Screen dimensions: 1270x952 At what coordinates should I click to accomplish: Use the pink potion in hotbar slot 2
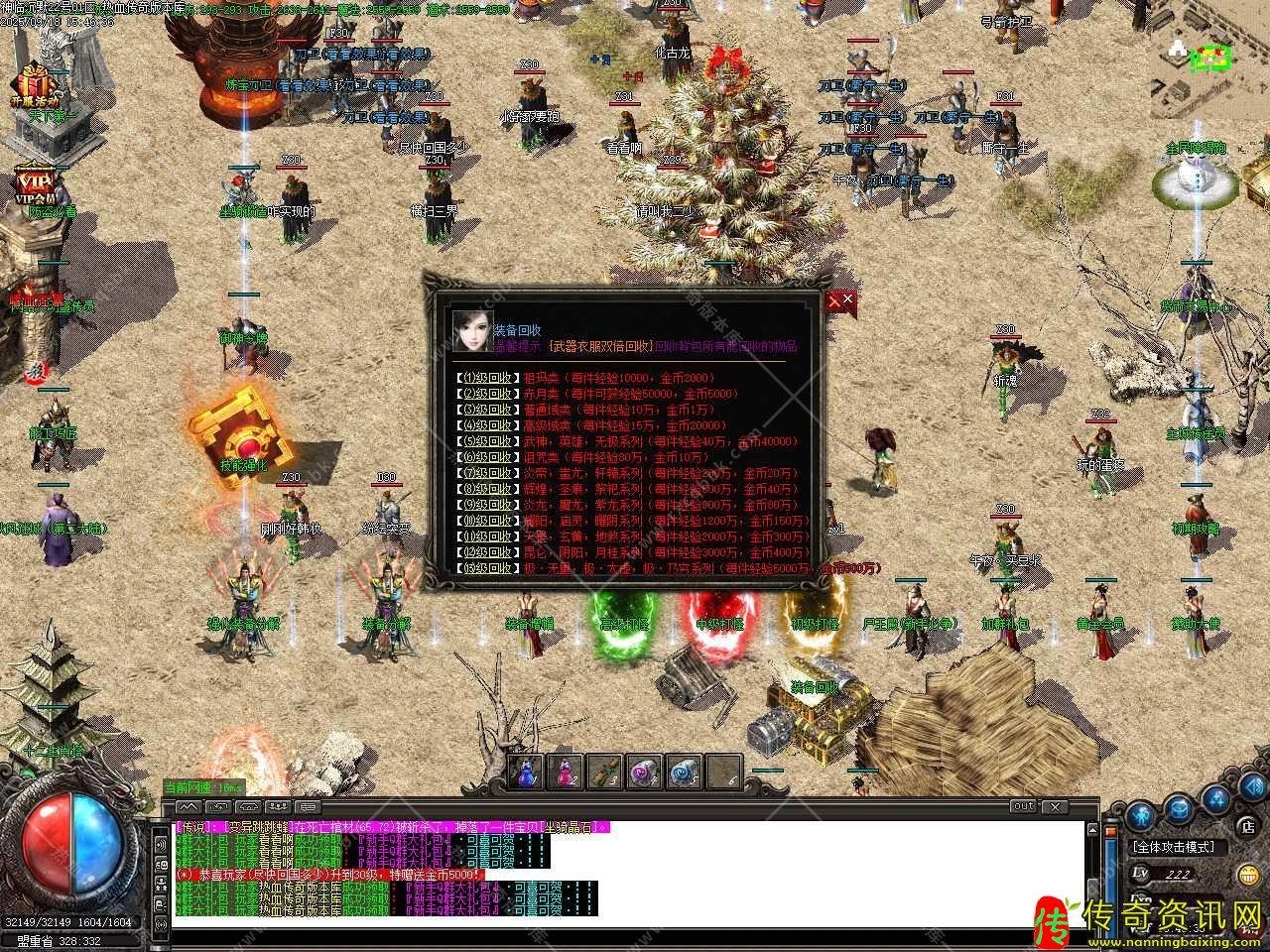coord(566,772)
